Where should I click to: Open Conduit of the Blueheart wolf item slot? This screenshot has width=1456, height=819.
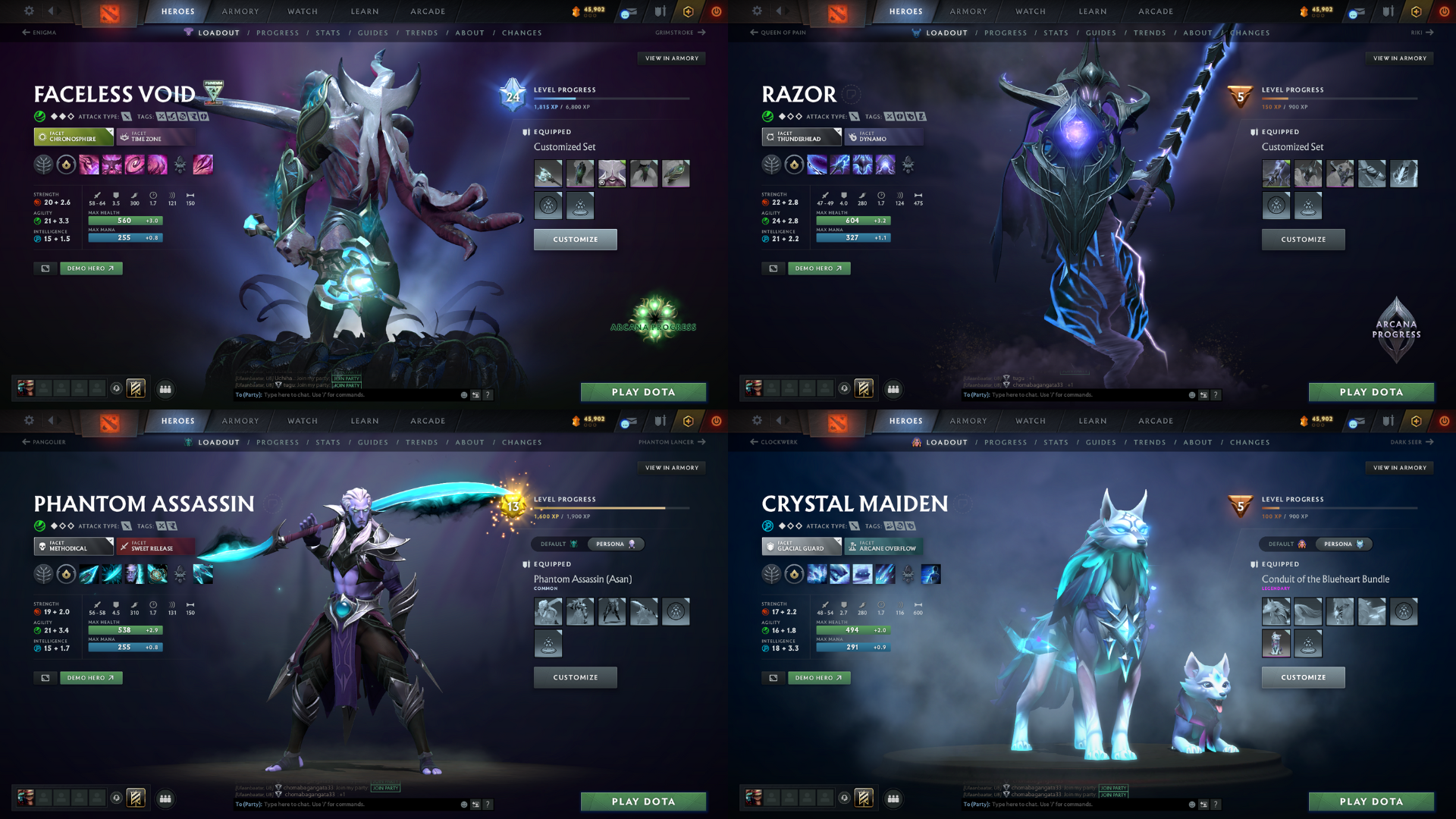1276,611
